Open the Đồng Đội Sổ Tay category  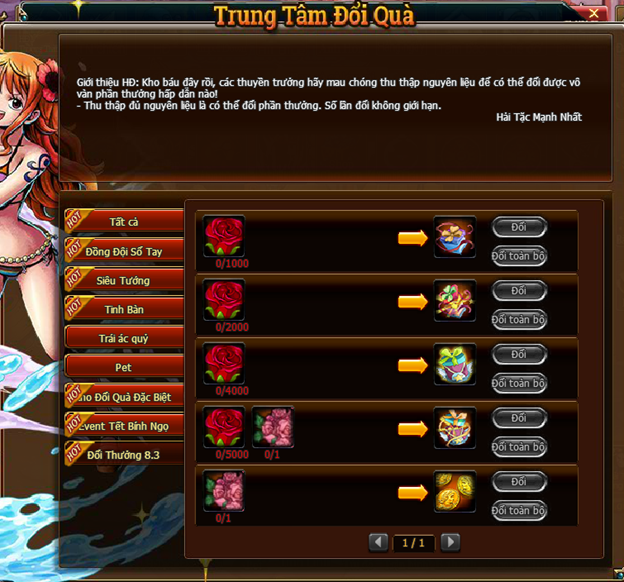125,251
